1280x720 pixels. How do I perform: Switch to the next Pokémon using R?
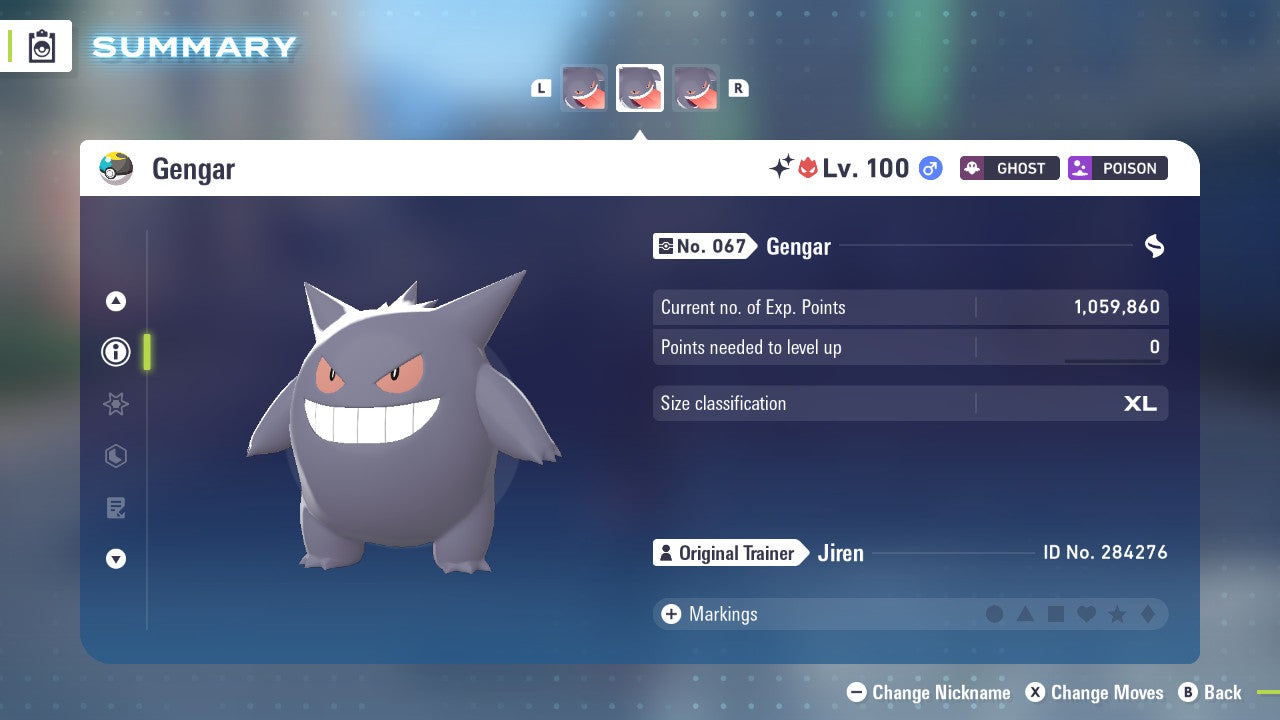[738, 88]
